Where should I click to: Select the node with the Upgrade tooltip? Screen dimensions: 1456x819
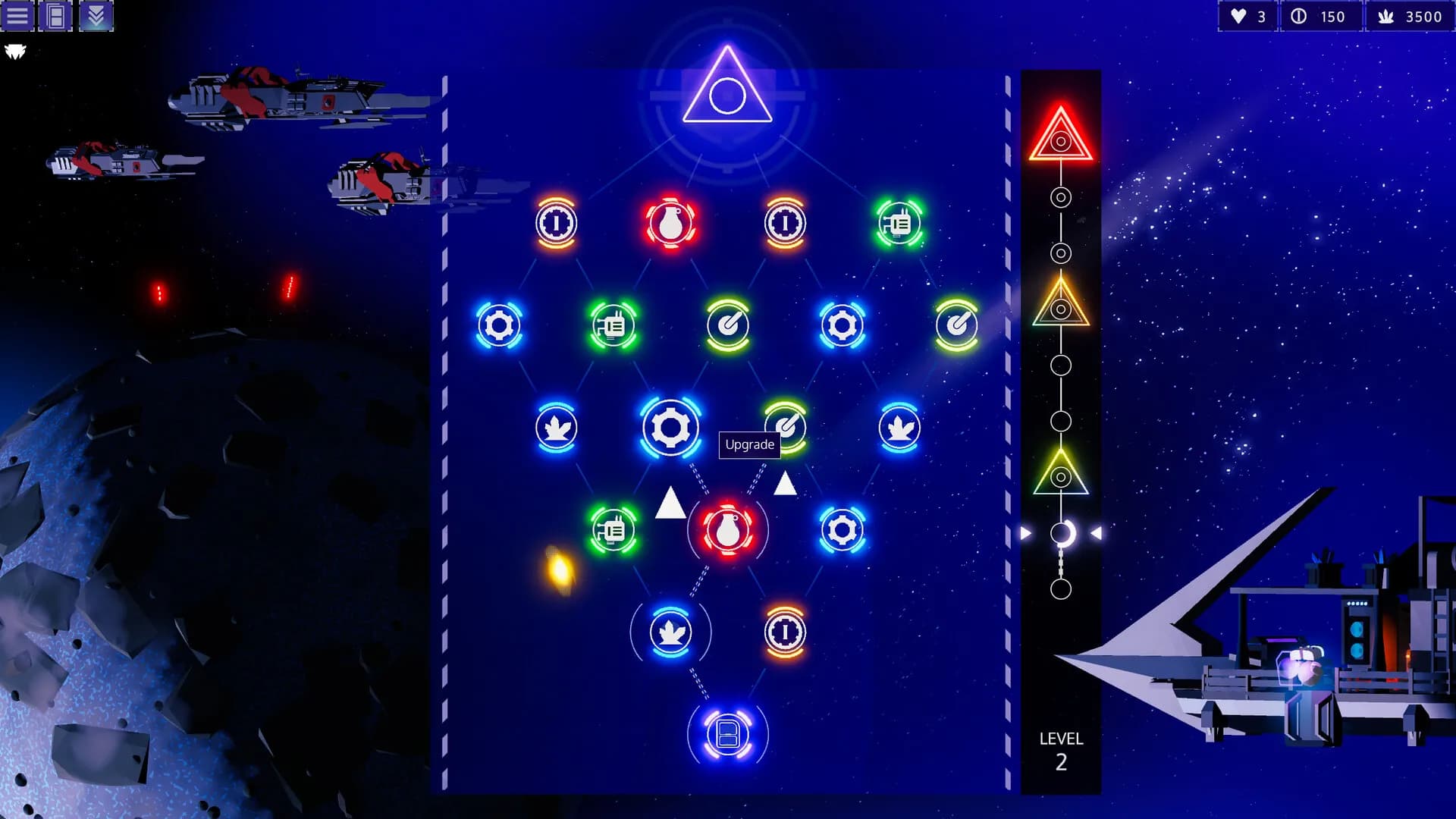point(786,425)
